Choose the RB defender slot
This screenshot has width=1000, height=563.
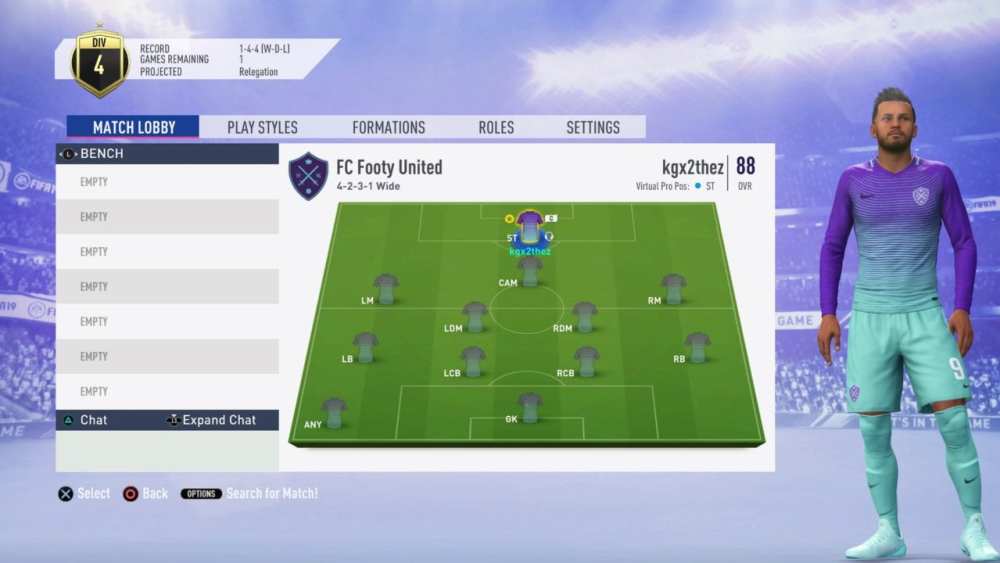[697, 346]
